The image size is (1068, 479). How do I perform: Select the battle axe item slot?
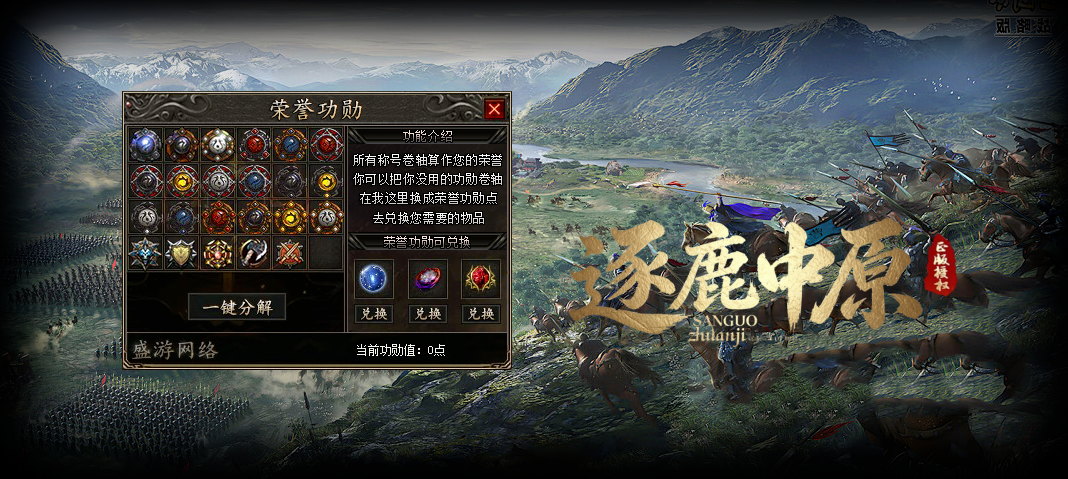(x=253, y=253)
